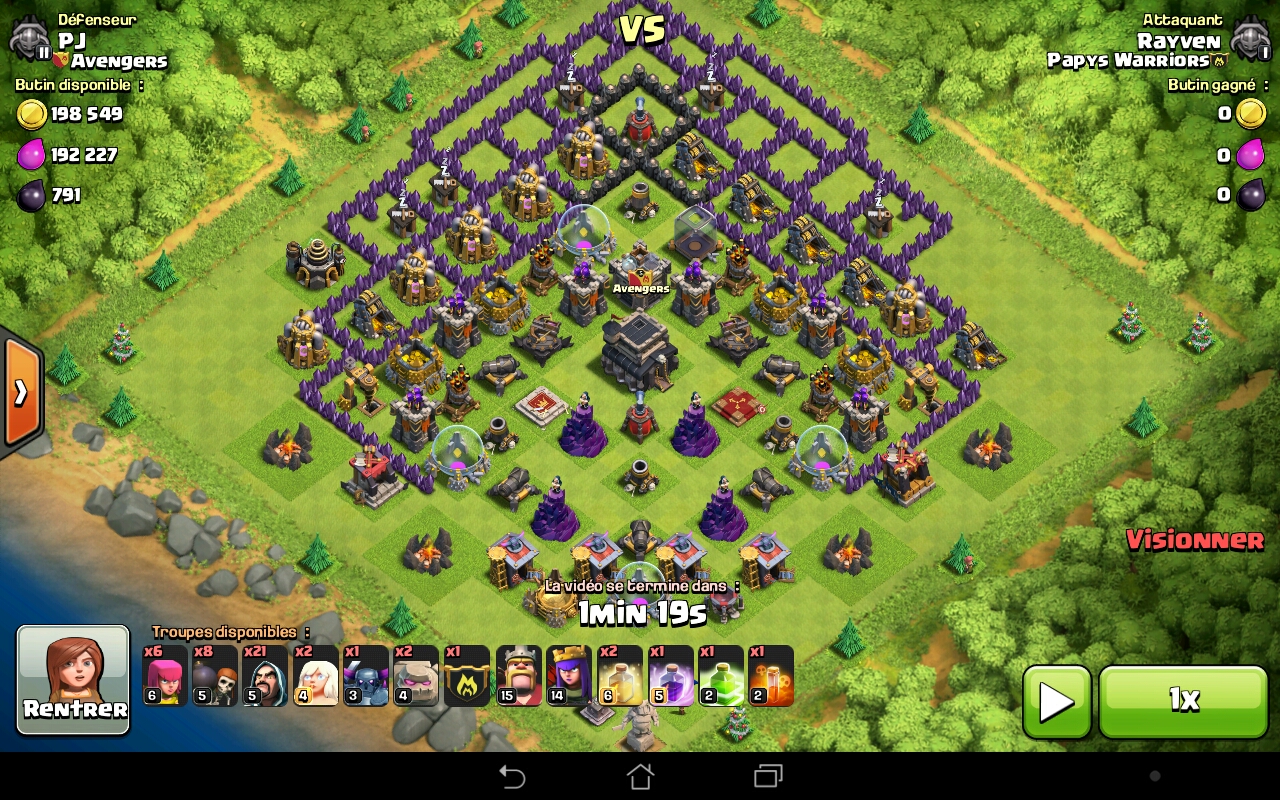
Task: Choose the Wizard troop slot
Action: pos(265,676)
